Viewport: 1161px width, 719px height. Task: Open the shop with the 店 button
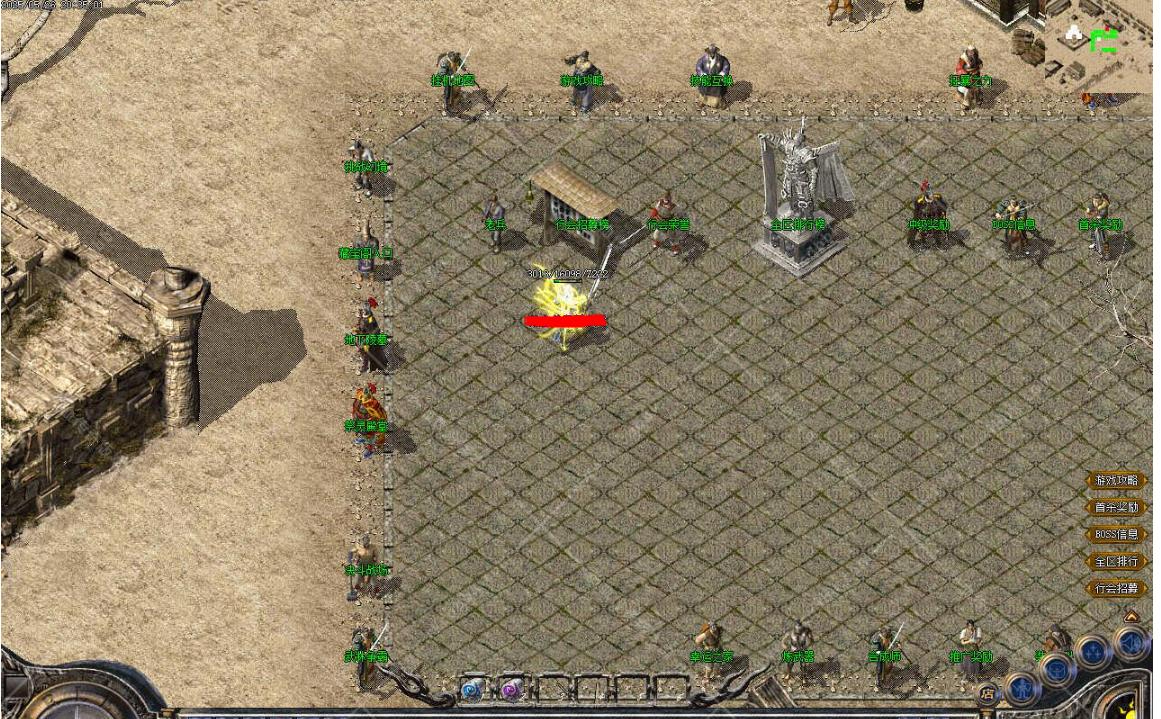[988, 692]
